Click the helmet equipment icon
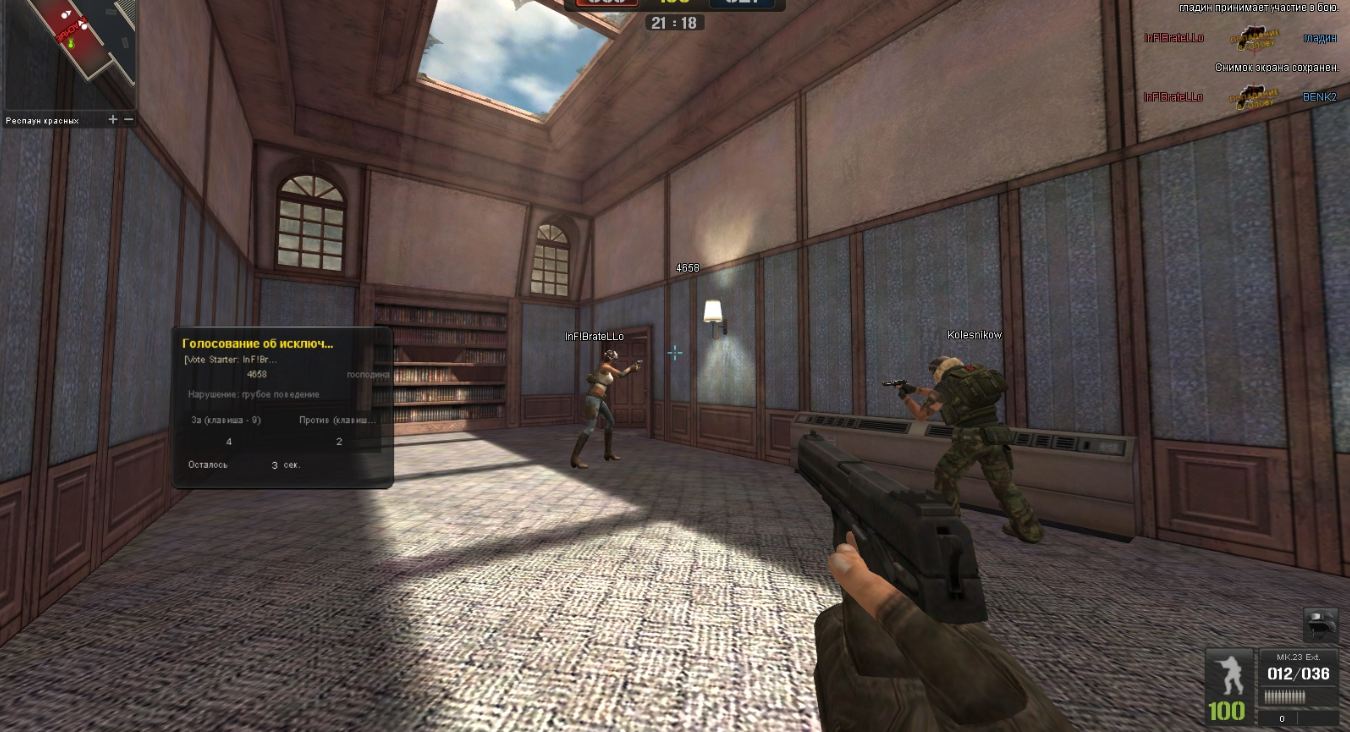This screenshot has height=732, width=1350. pyautogui.click(x=1320, y=625)
